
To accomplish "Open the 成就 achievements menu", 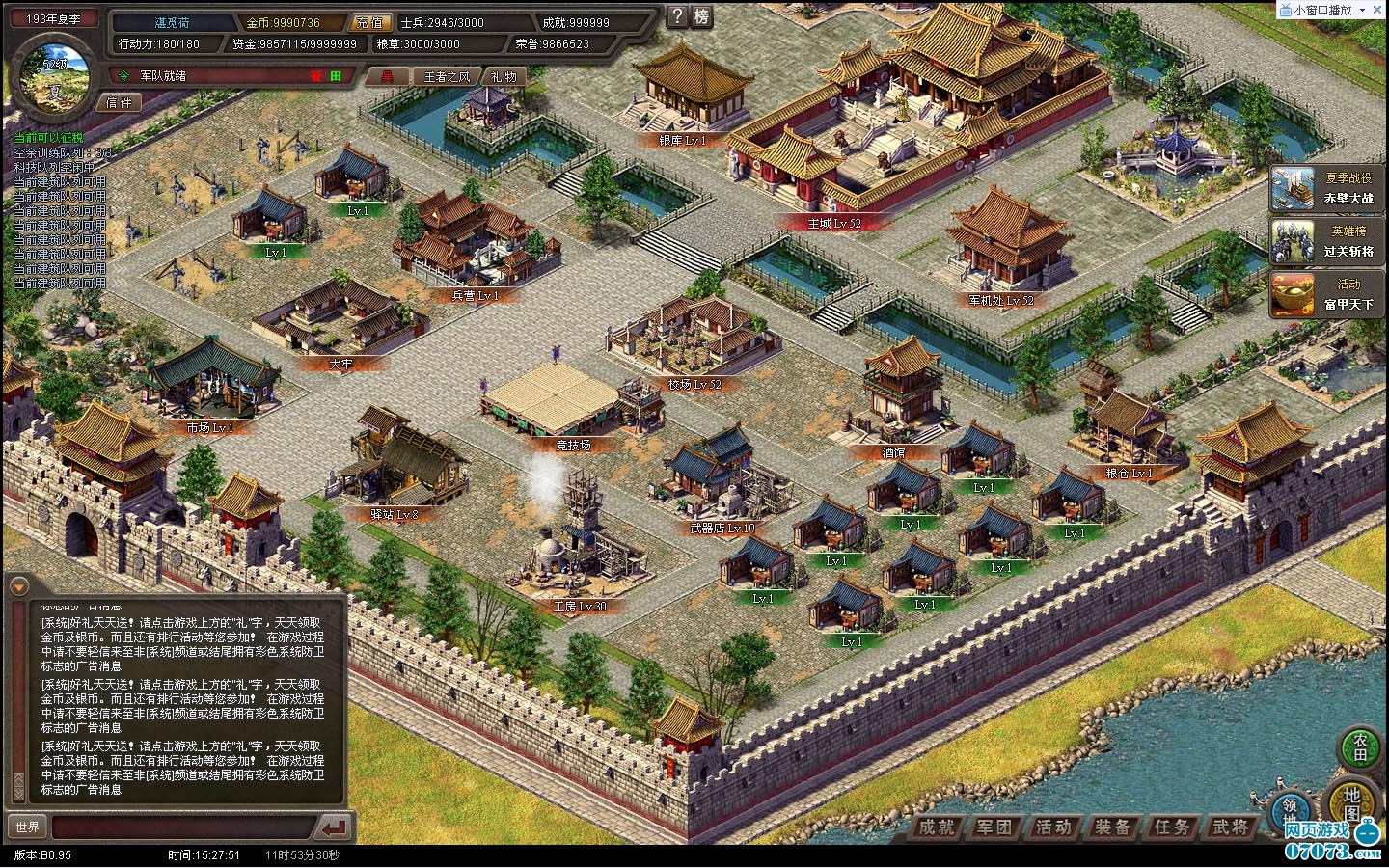I will 937,827.
